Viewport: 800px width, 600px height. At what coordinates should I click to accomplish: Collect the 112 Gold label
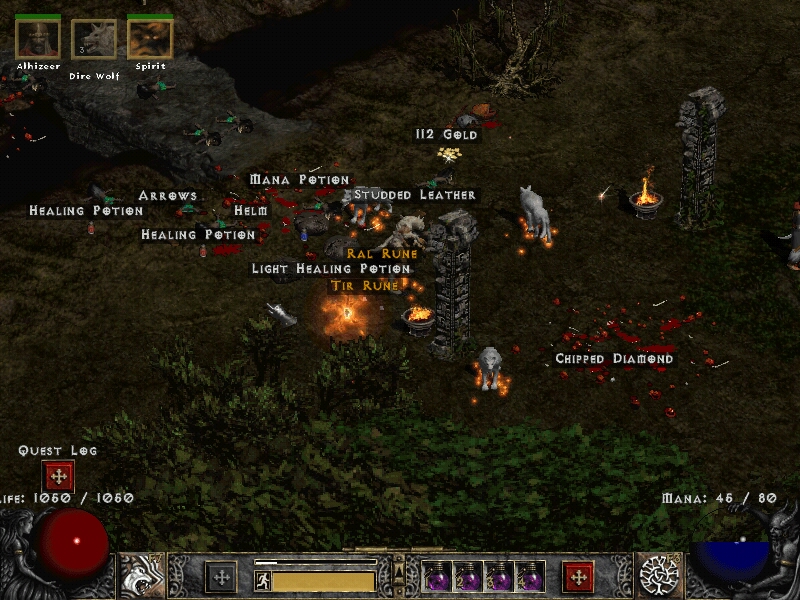point(447,135)
